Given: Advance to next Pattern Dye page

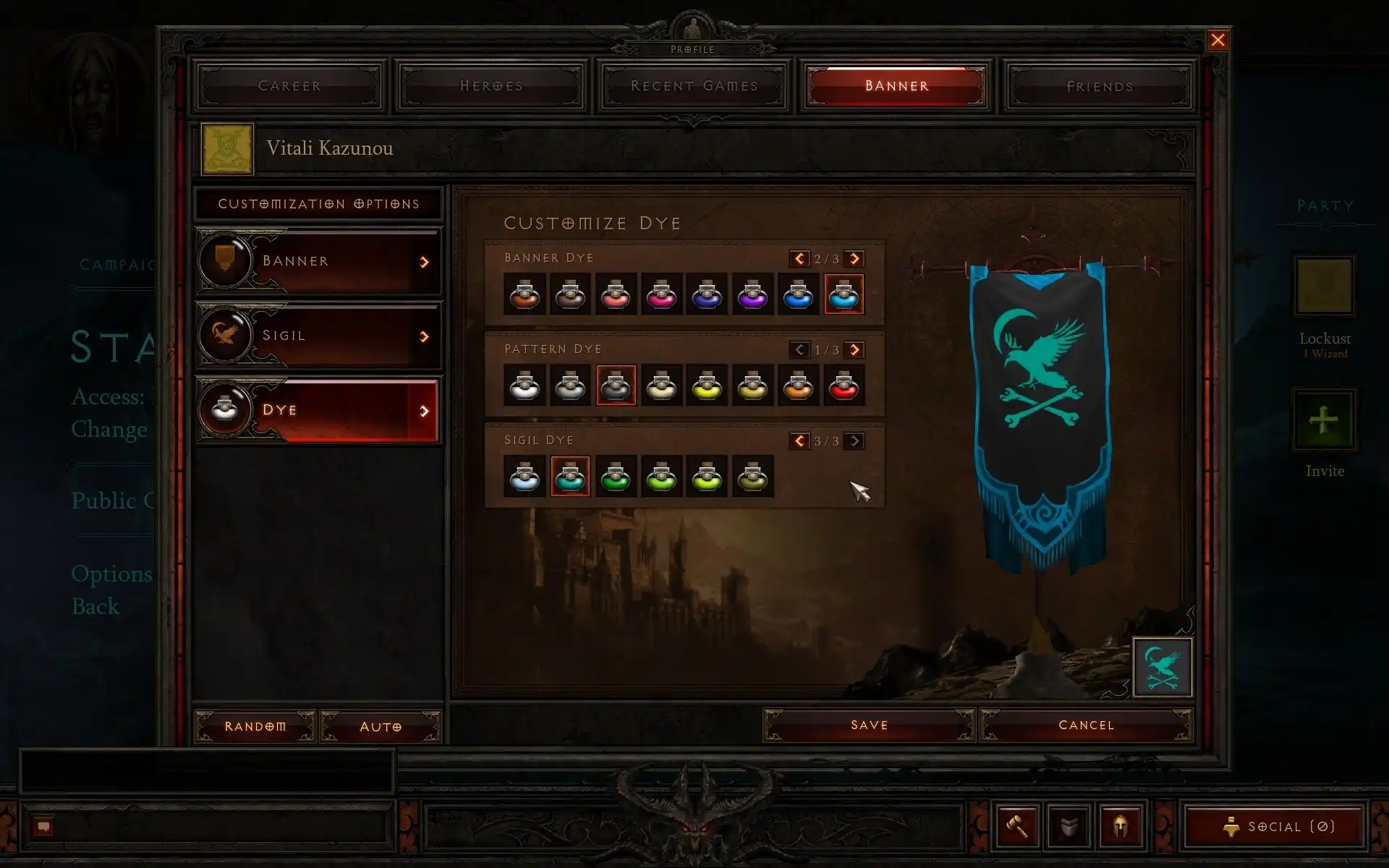Looking at the screenshot, I should (854, 350).
